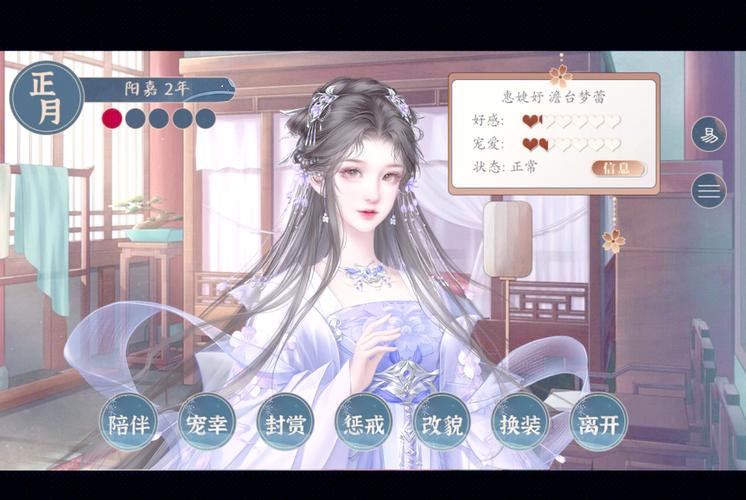The image size is (746, 500).
Task: Open the 换装 (Change Outfit) wardrobe
Action: click(x=520, y=425)
